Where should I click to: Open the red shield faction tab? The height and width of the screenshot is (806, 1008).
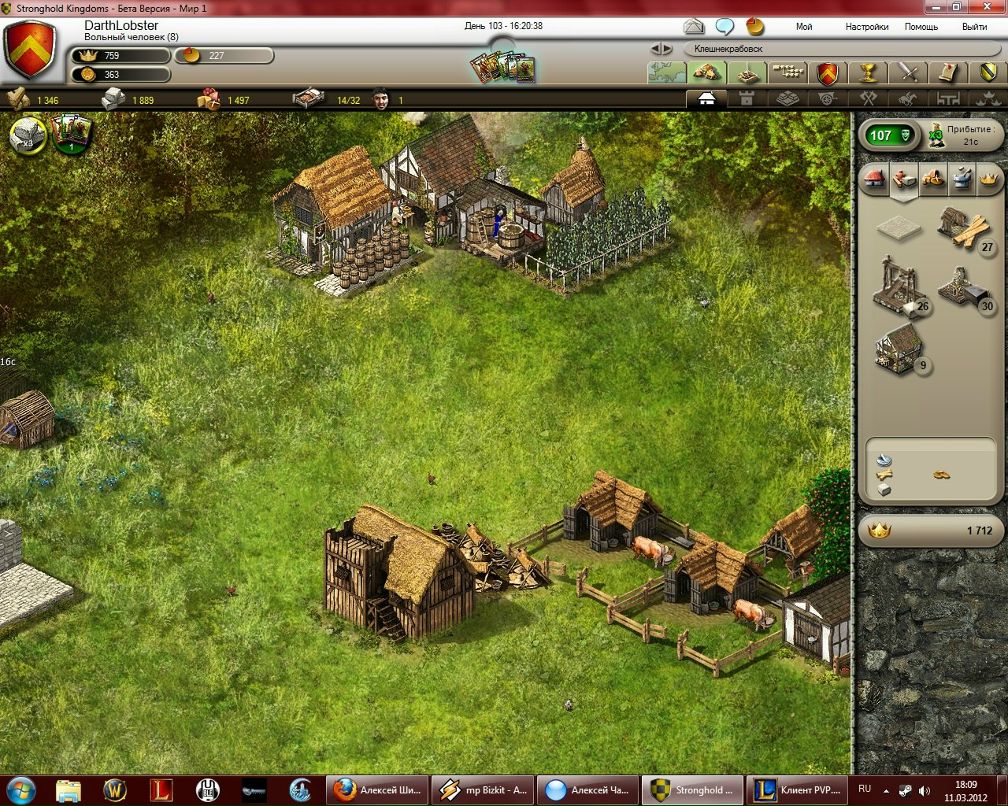tap(827, 72)
